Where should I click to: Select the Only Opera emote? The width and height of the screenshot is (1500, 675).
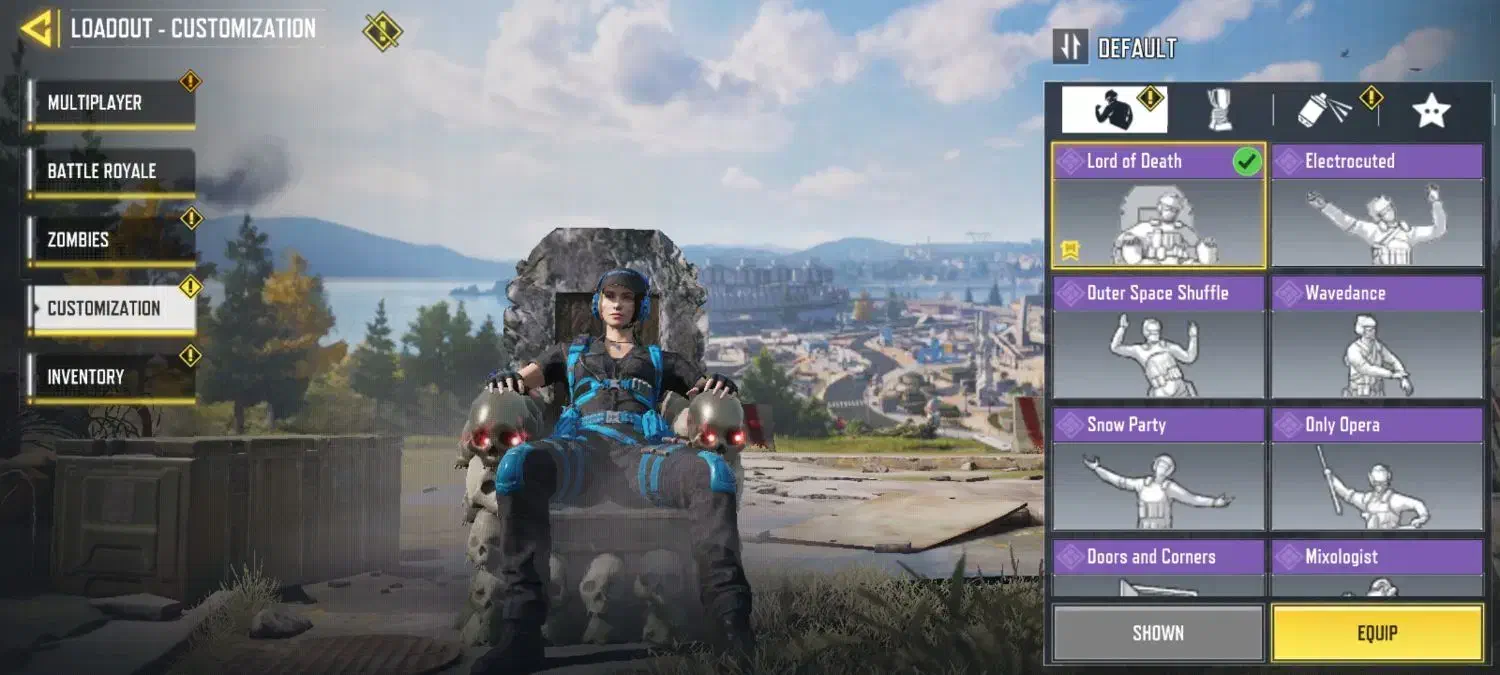[1377, 470]
